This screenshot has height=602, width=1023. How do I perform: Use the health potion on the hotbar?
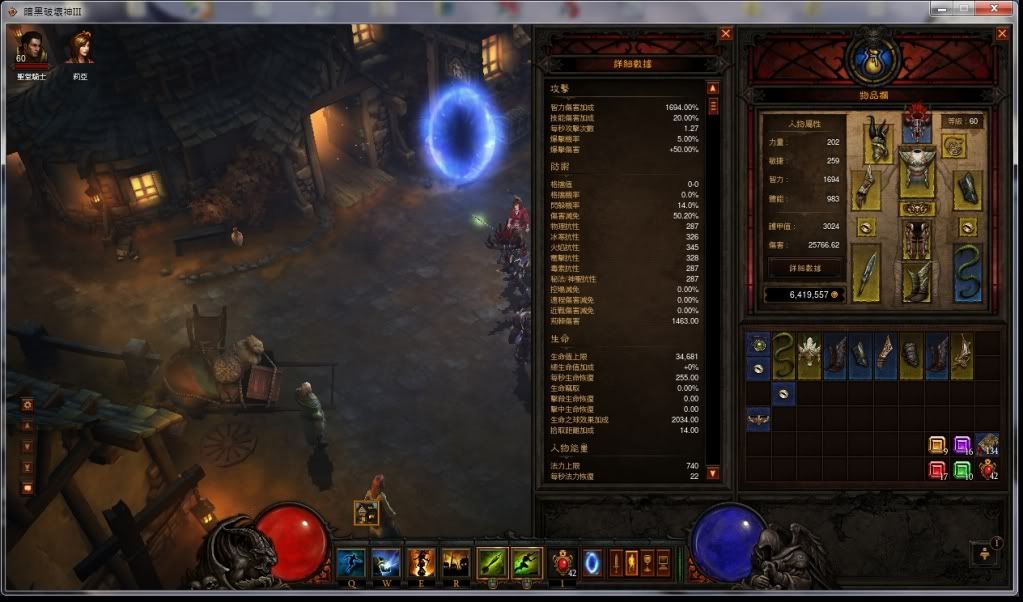[x=563, y=563]
